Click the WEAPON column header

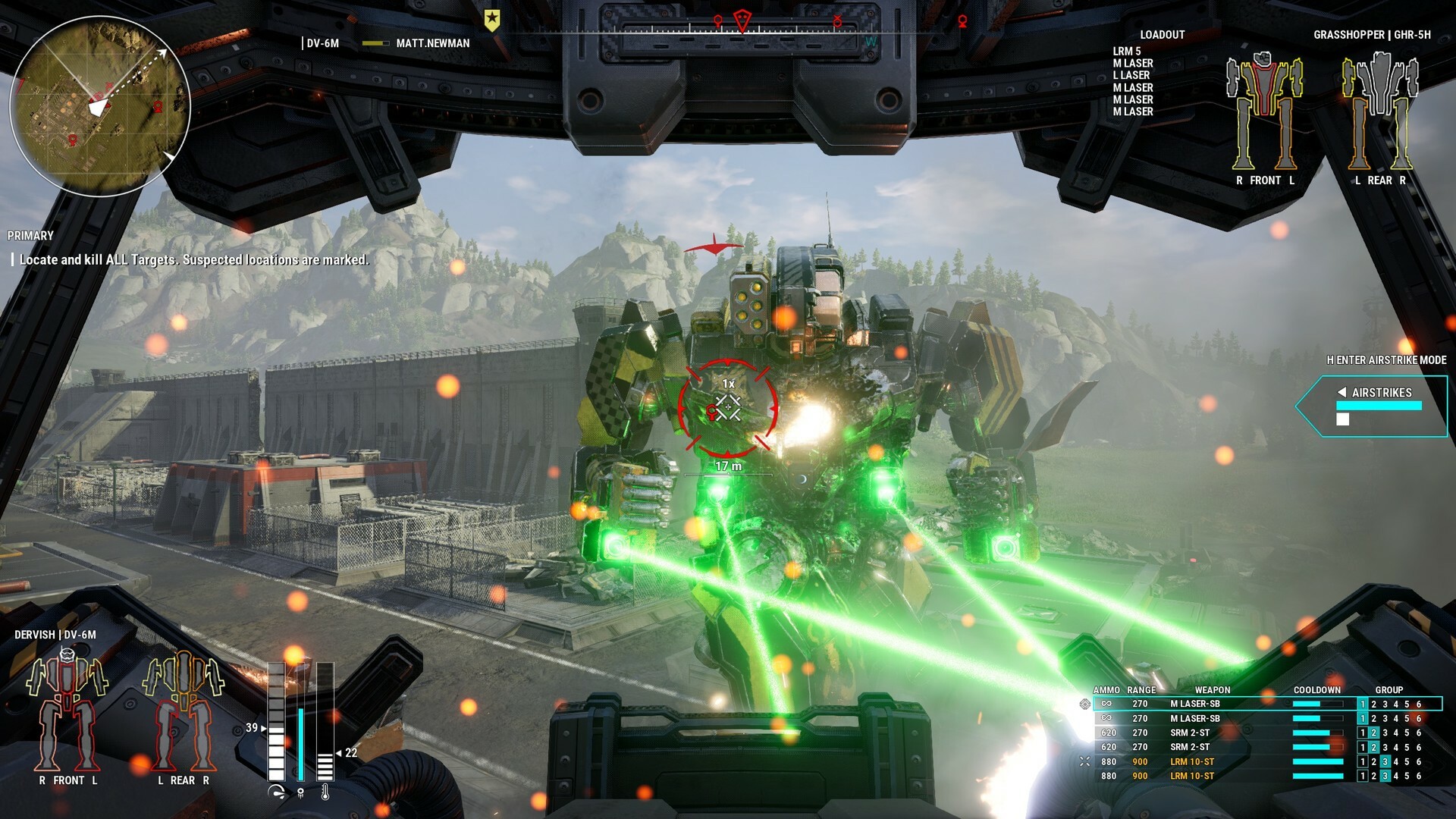[1214, 690]
